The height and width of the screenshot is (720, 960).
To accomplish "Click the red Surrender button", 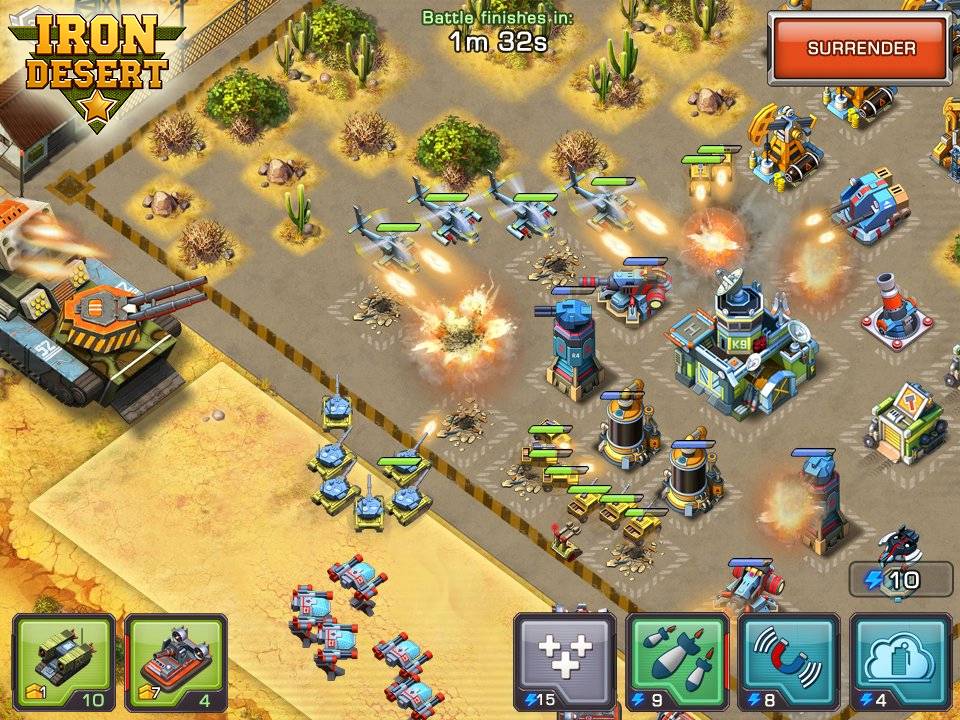I will 861,48.
